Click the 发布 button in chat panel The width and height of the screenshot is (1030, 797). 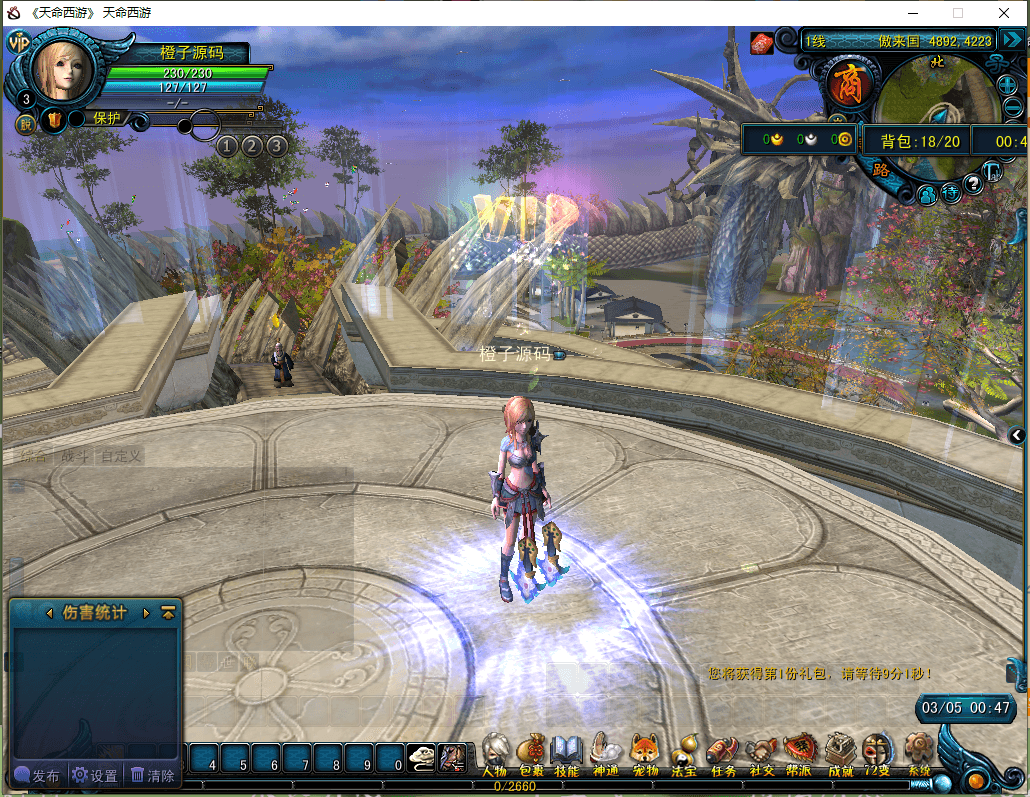pyautogui.click(x=37, y=776)
